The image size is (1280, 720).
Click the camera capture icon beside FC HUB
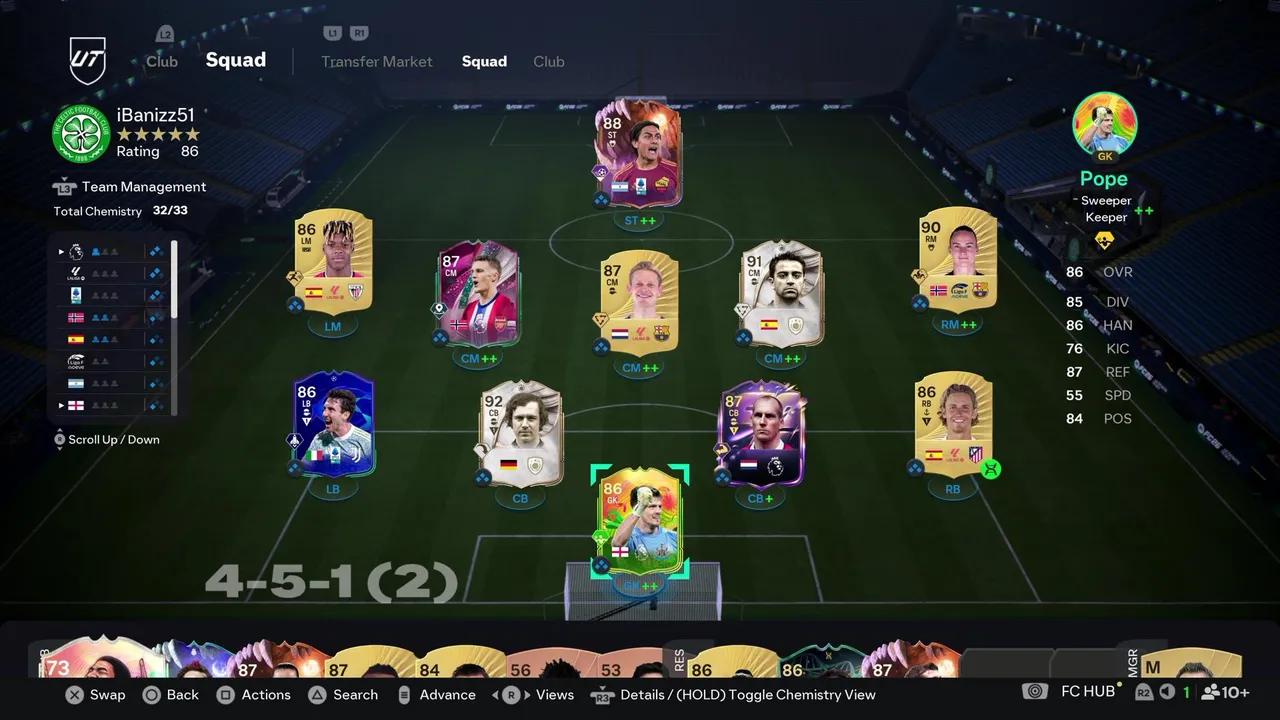tap(1034, 691)
